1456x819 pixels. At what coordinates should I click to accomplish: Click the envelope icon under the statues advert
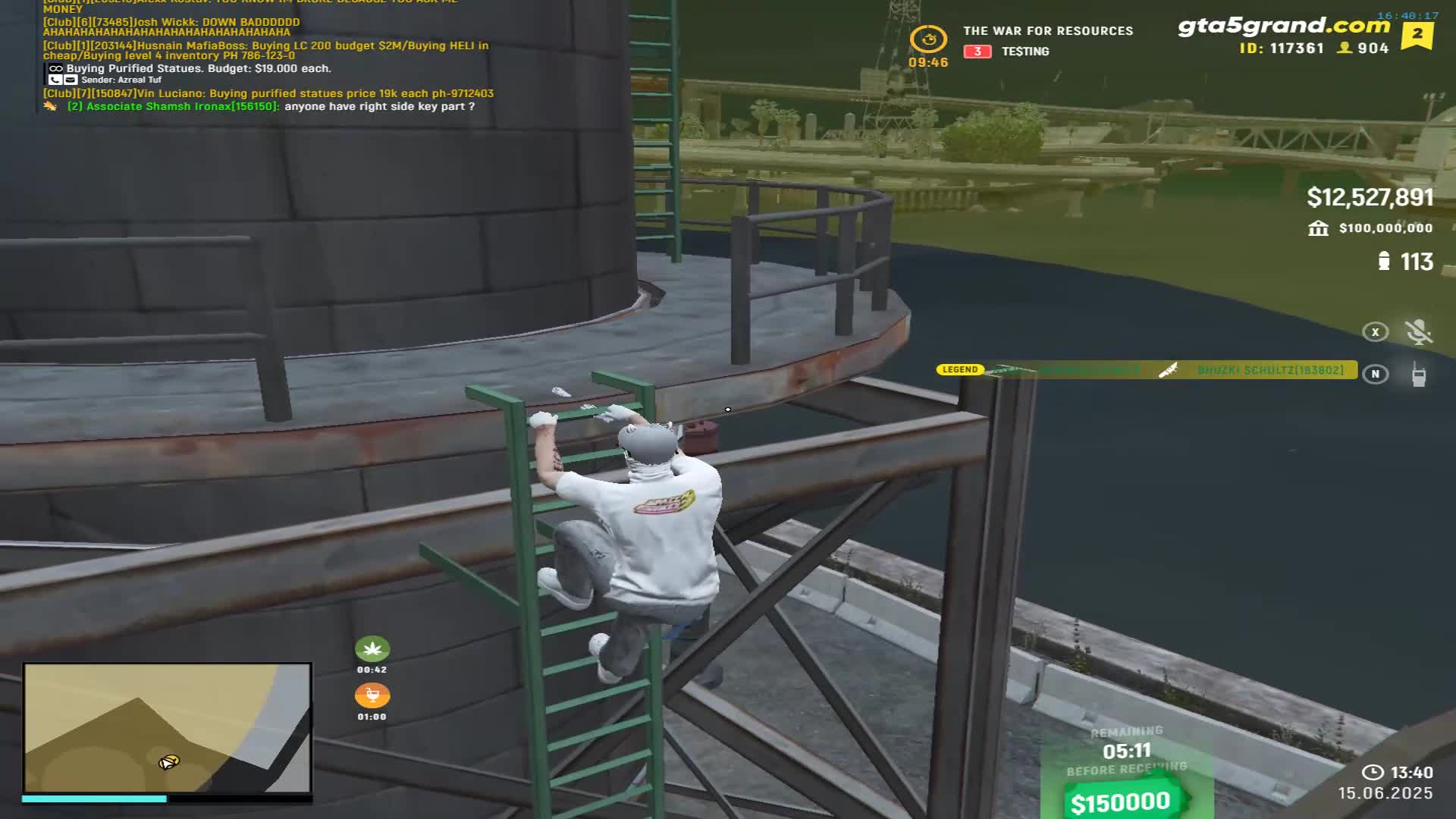tap(71, 80)
